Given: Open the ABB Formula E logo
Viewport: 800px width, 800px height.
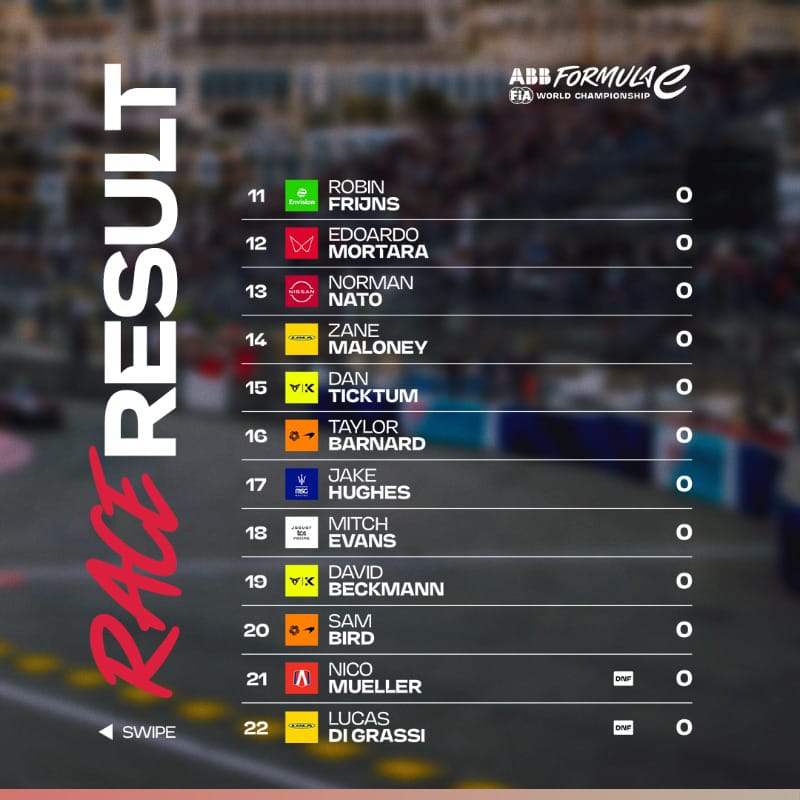Looking at the screenshot, I should pyautogui.click(x=597, y=83).
